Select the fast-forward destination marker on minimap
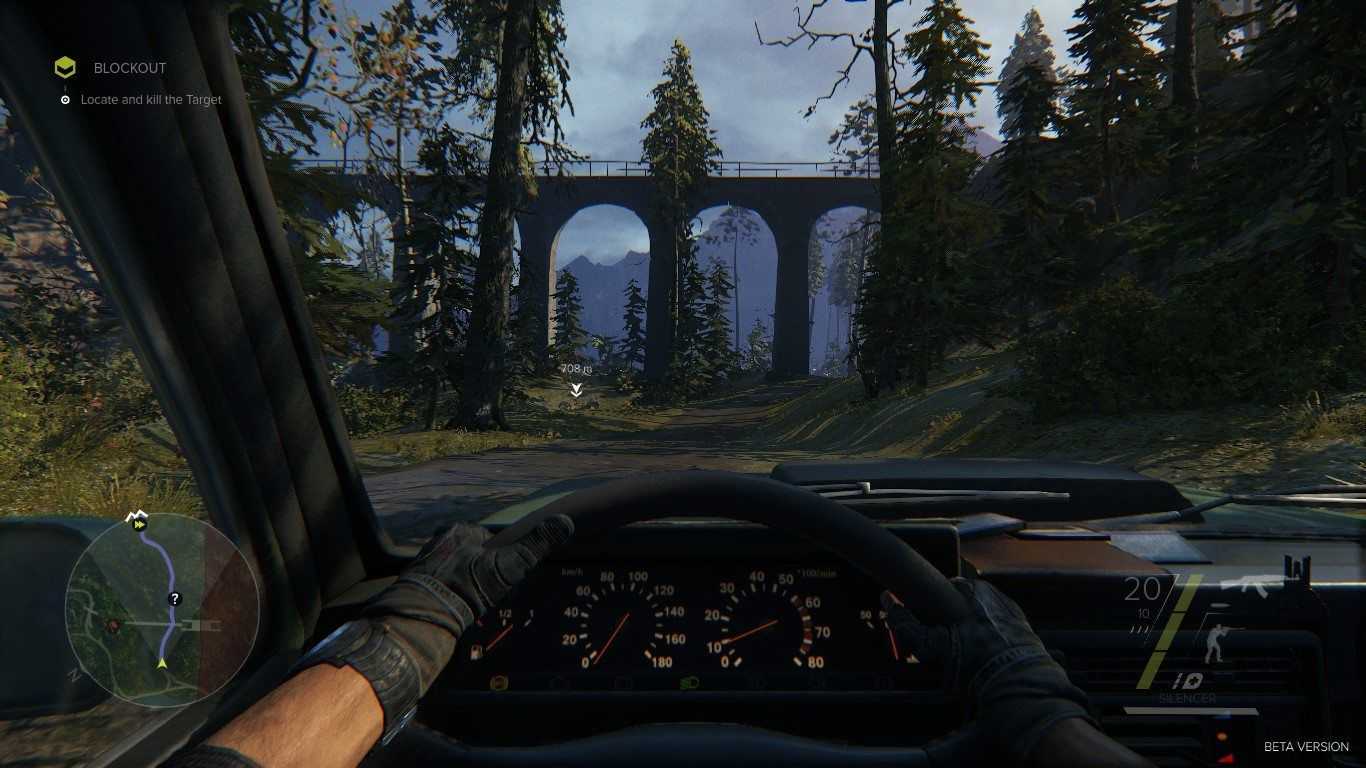Image resolution: width=1366 pixels, height=768 pixels. coord(139,523)
